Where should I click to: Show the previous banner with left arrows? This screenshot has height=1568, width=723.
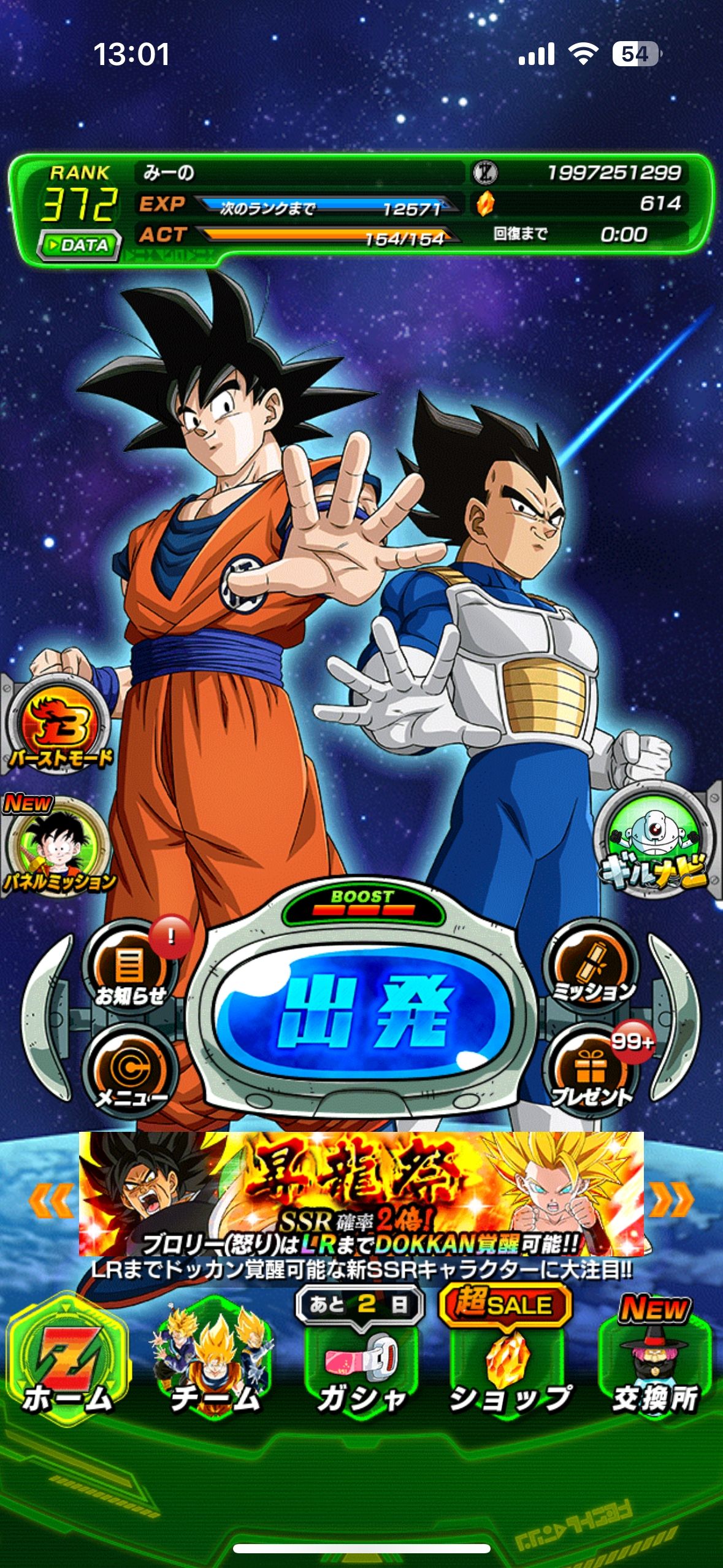[52, 1201]
